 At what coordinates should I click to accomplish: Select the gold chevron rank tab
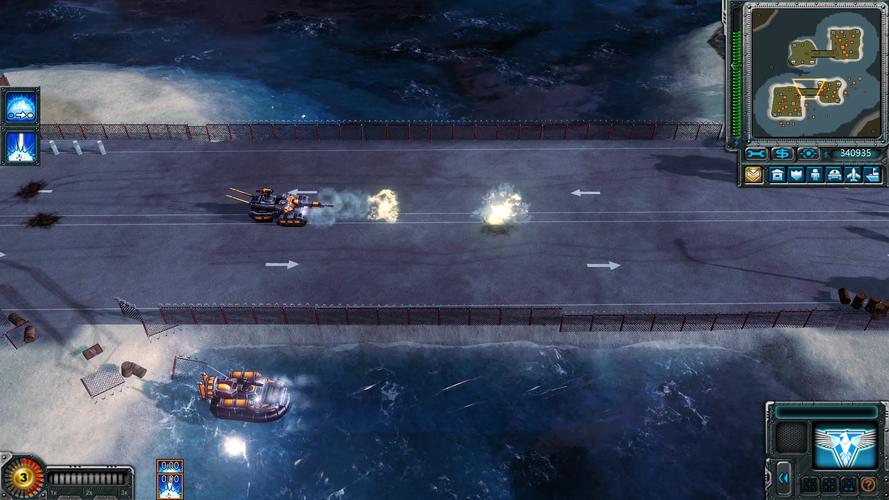(x=754, y=175)
